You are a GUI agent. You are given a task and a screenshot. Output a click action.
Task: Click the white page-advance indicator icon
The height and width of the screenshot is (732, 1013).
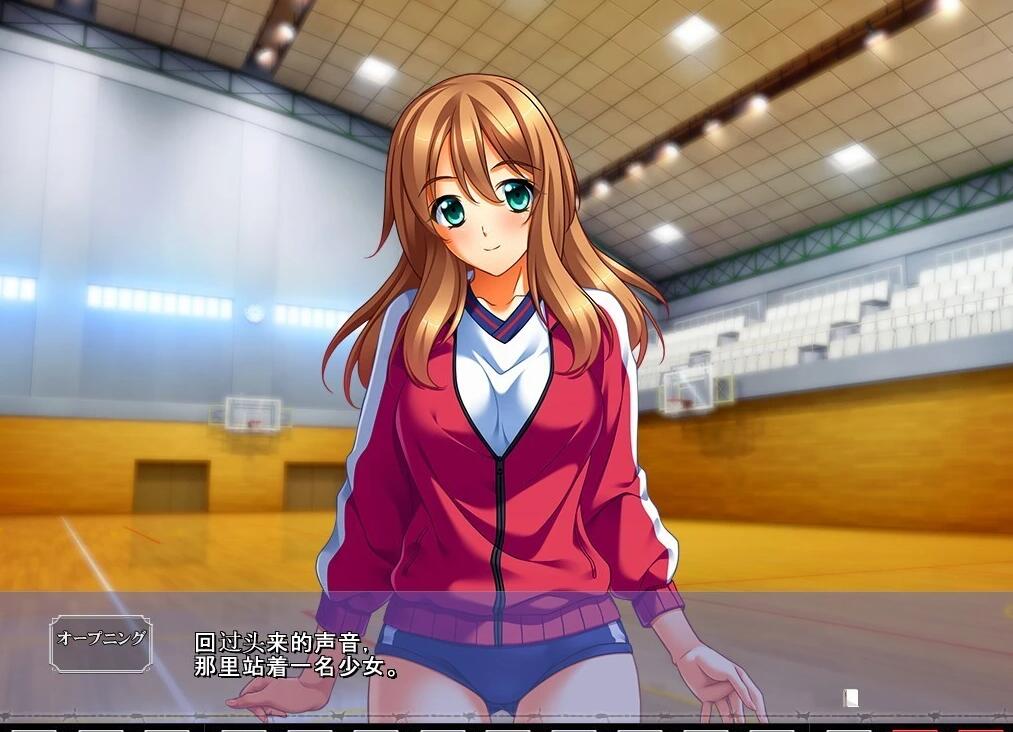(851, 698)
